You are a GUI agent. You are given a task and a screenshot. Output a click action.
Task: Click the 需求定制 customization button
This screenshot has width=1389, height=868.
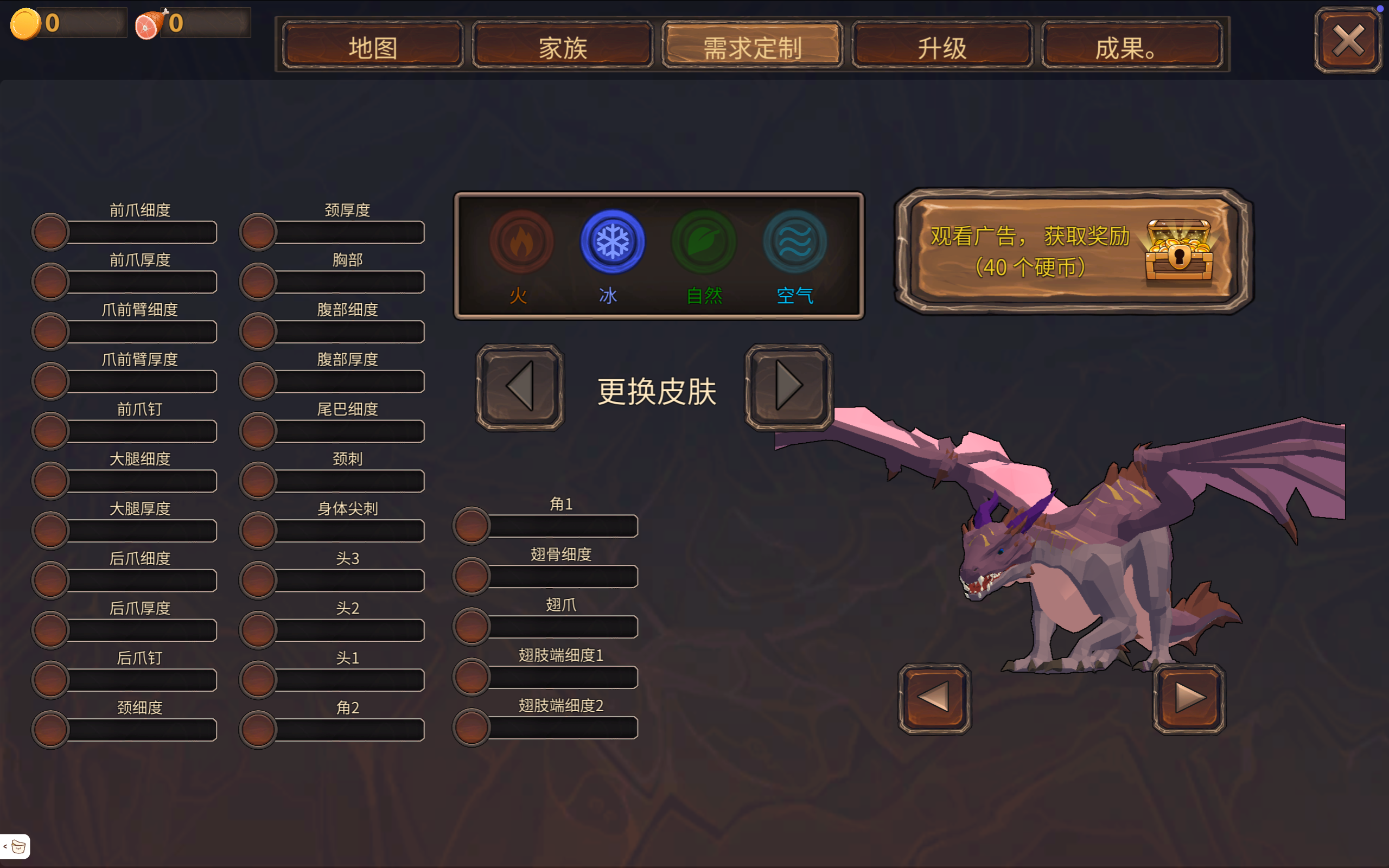(752, 47)
